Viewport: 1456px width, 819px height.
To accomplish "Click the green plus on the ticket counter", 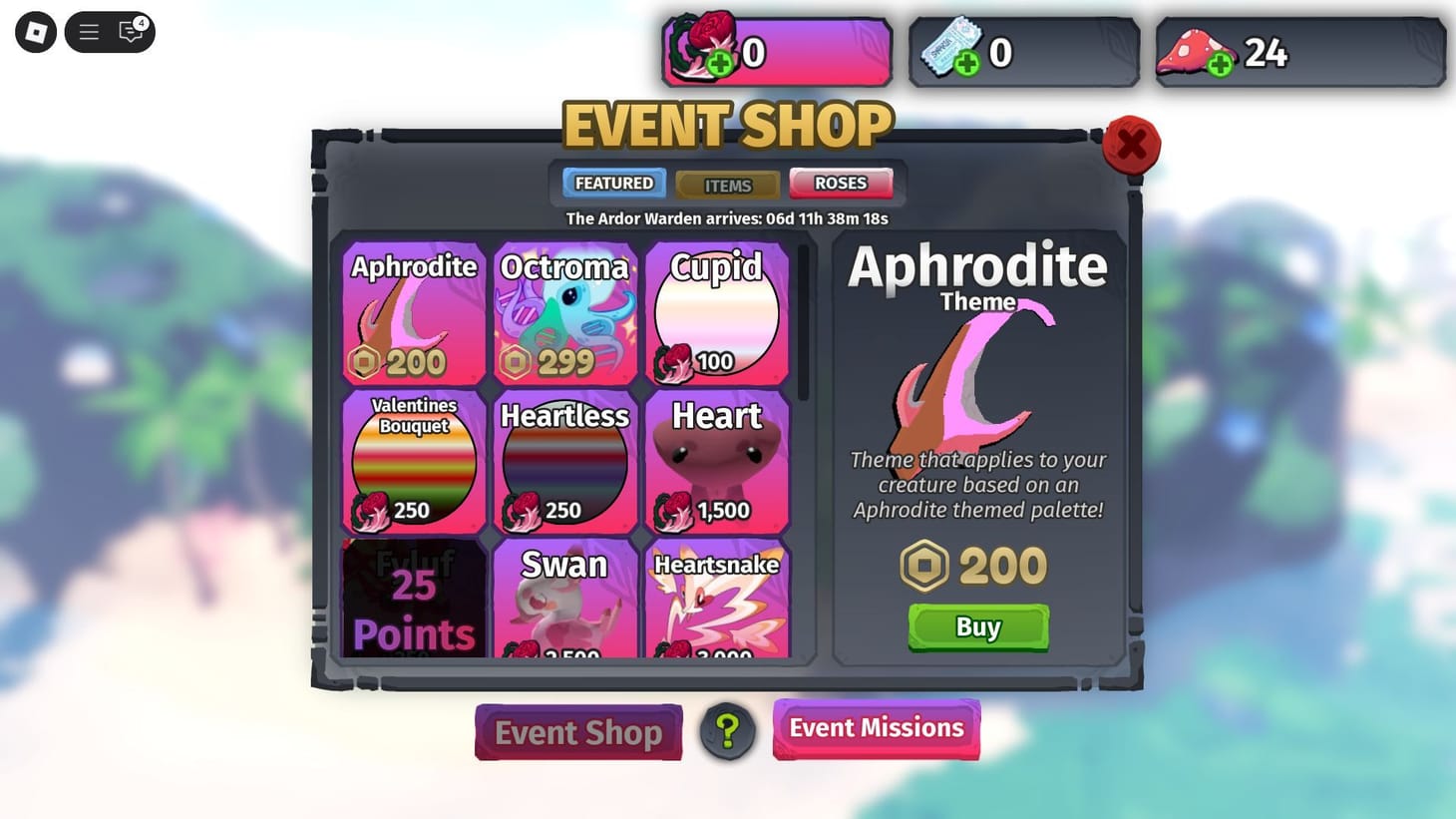I will coord(965,66).
